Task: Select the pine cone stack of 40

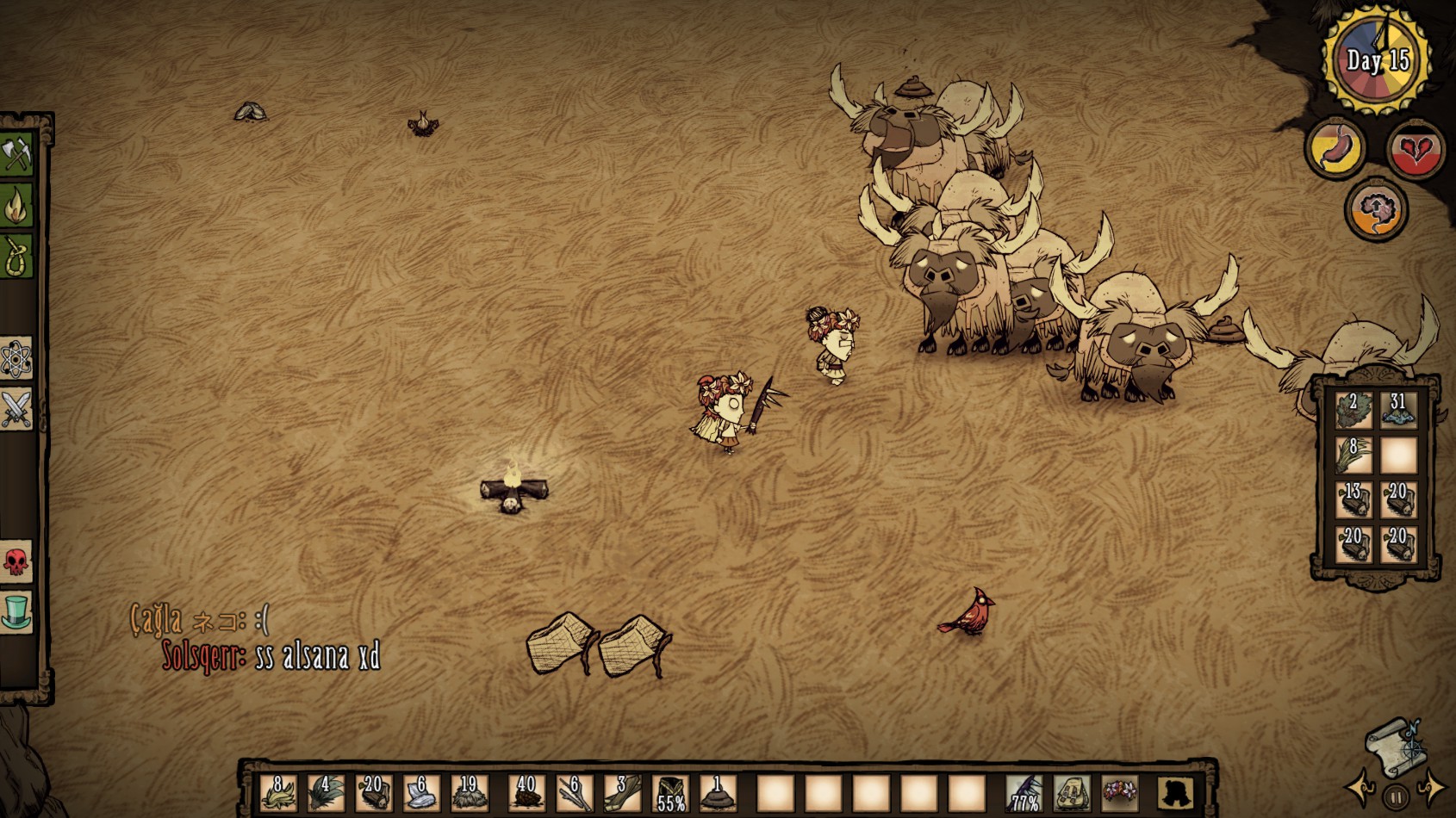Action: (x=526, y=792)
